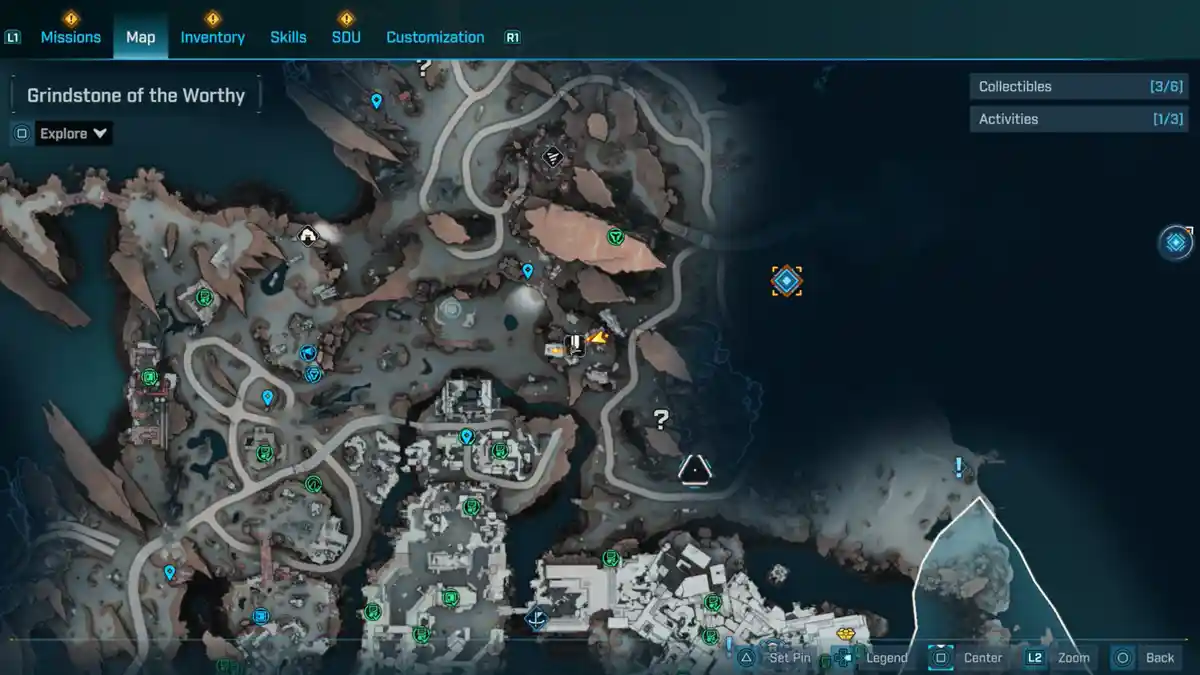
Task: Click the white question mark map marker
Action: [x=660, y=419]
